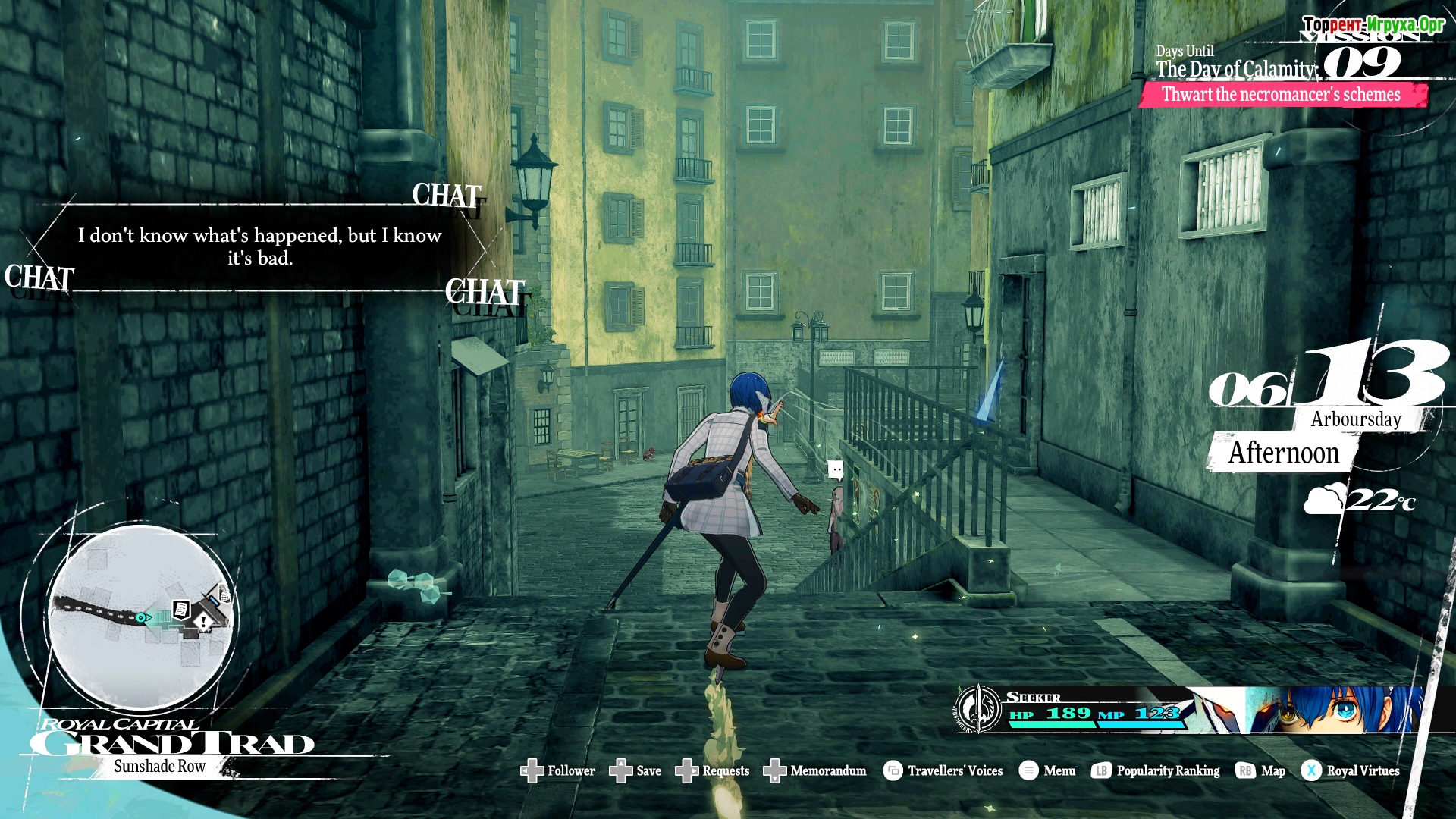This screenshot has width=1456, height=819.
Task: Open the 'Thwart the necromancer's schemes' mission tracker
Action: tap(1281, 95)
